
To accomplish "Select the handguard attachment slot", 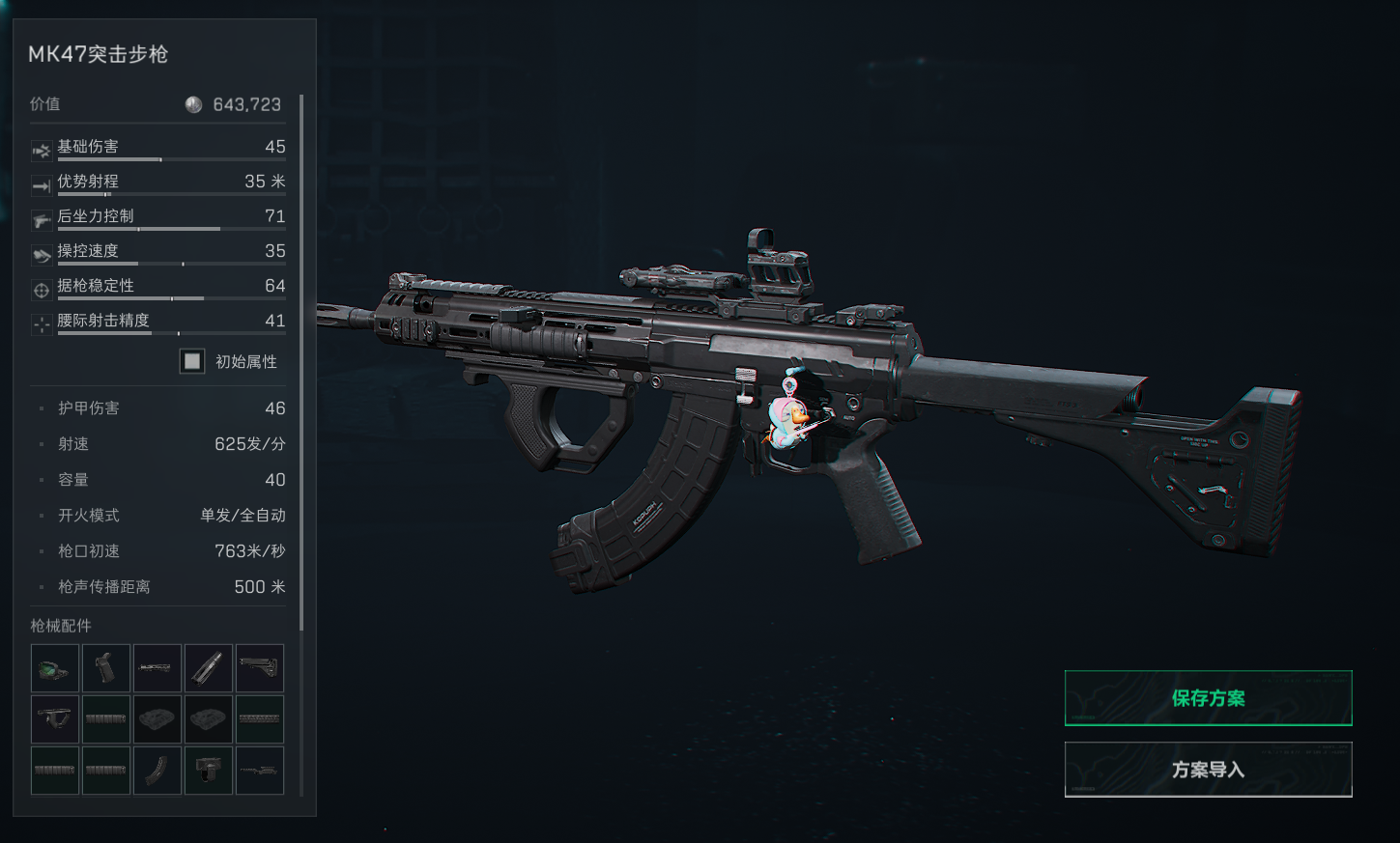I will [157, 668].
